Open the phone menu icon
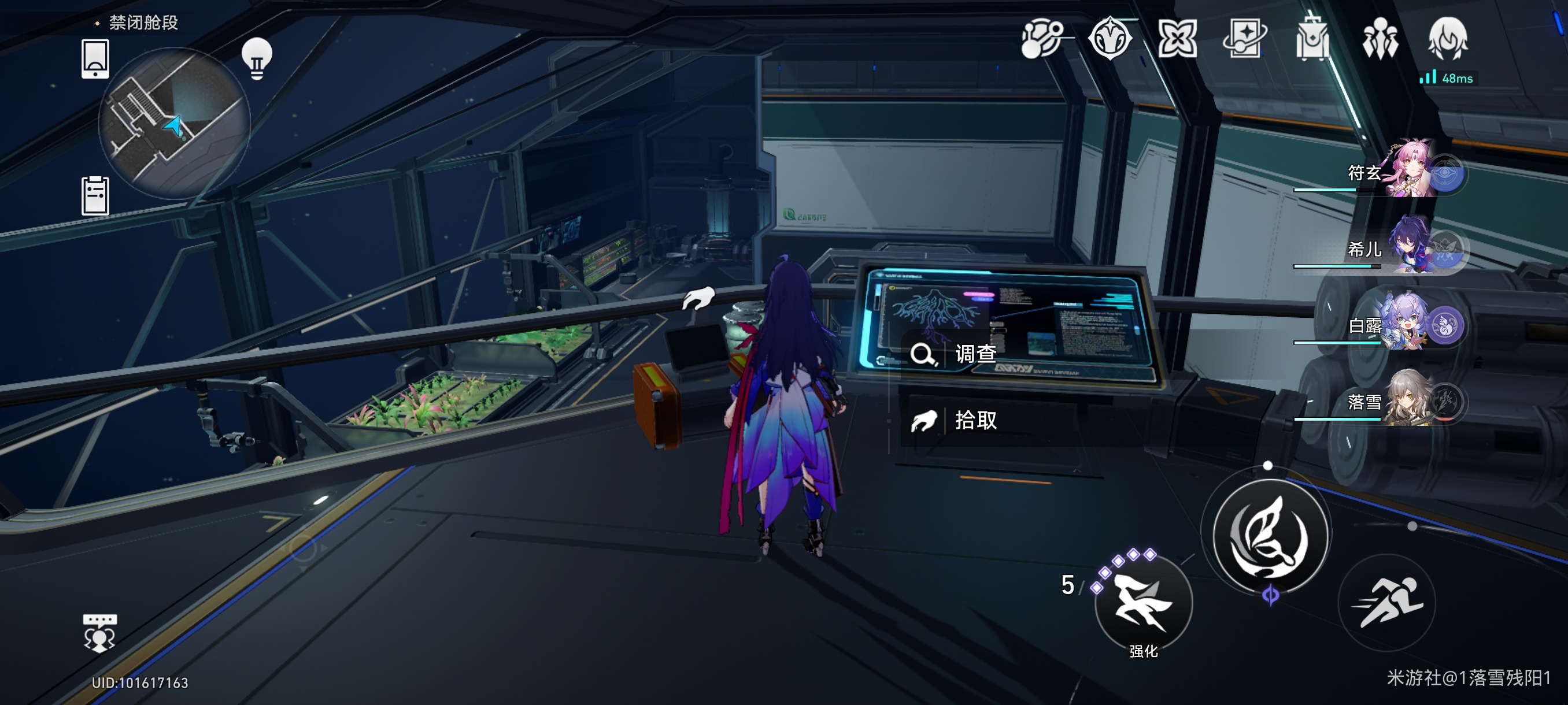The width and height of the screenshot is (1568, 705). [x=95, y=58]
